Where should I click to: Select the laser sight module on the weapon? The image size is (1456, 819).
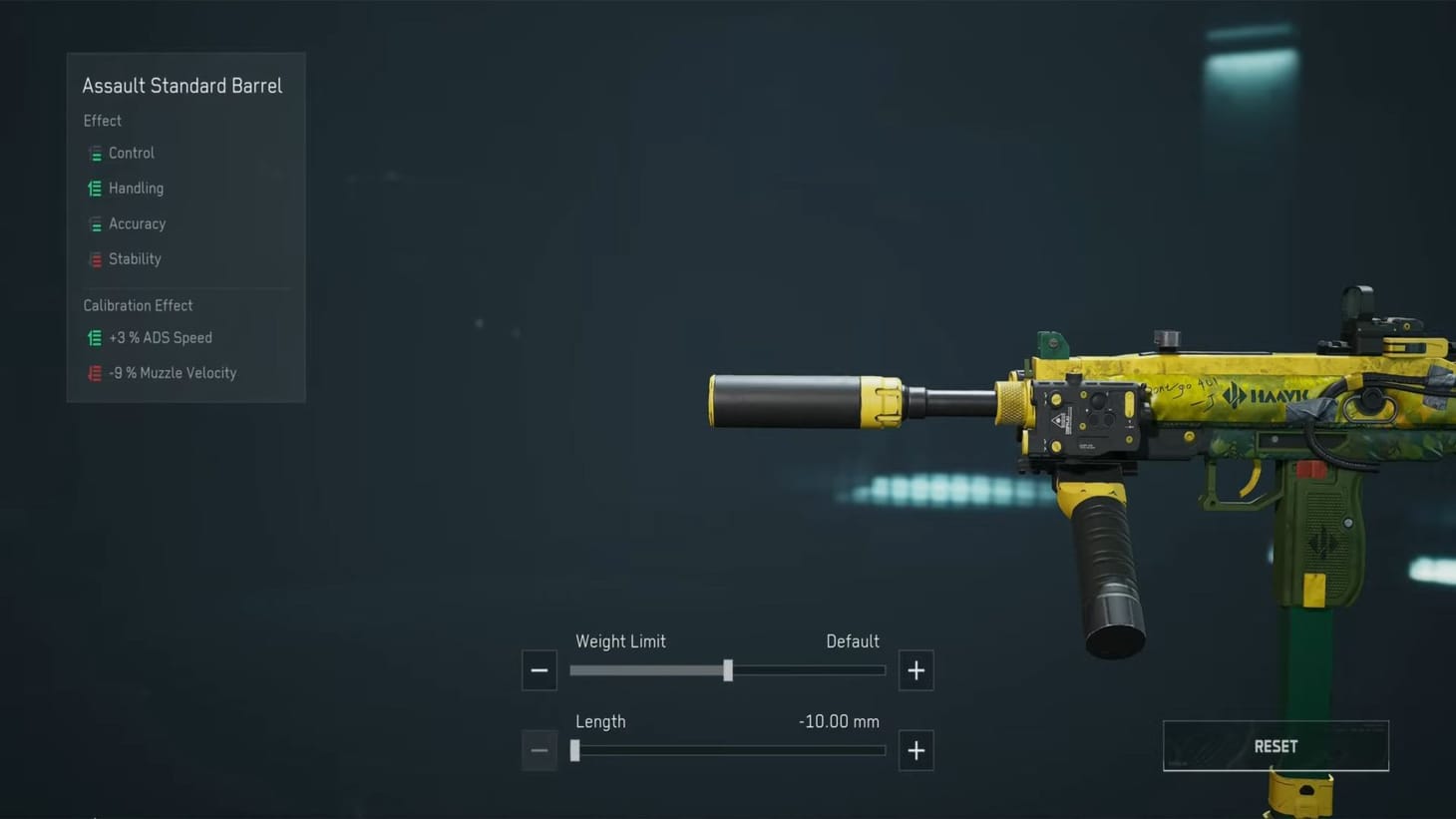click(x=1087, y=414)
